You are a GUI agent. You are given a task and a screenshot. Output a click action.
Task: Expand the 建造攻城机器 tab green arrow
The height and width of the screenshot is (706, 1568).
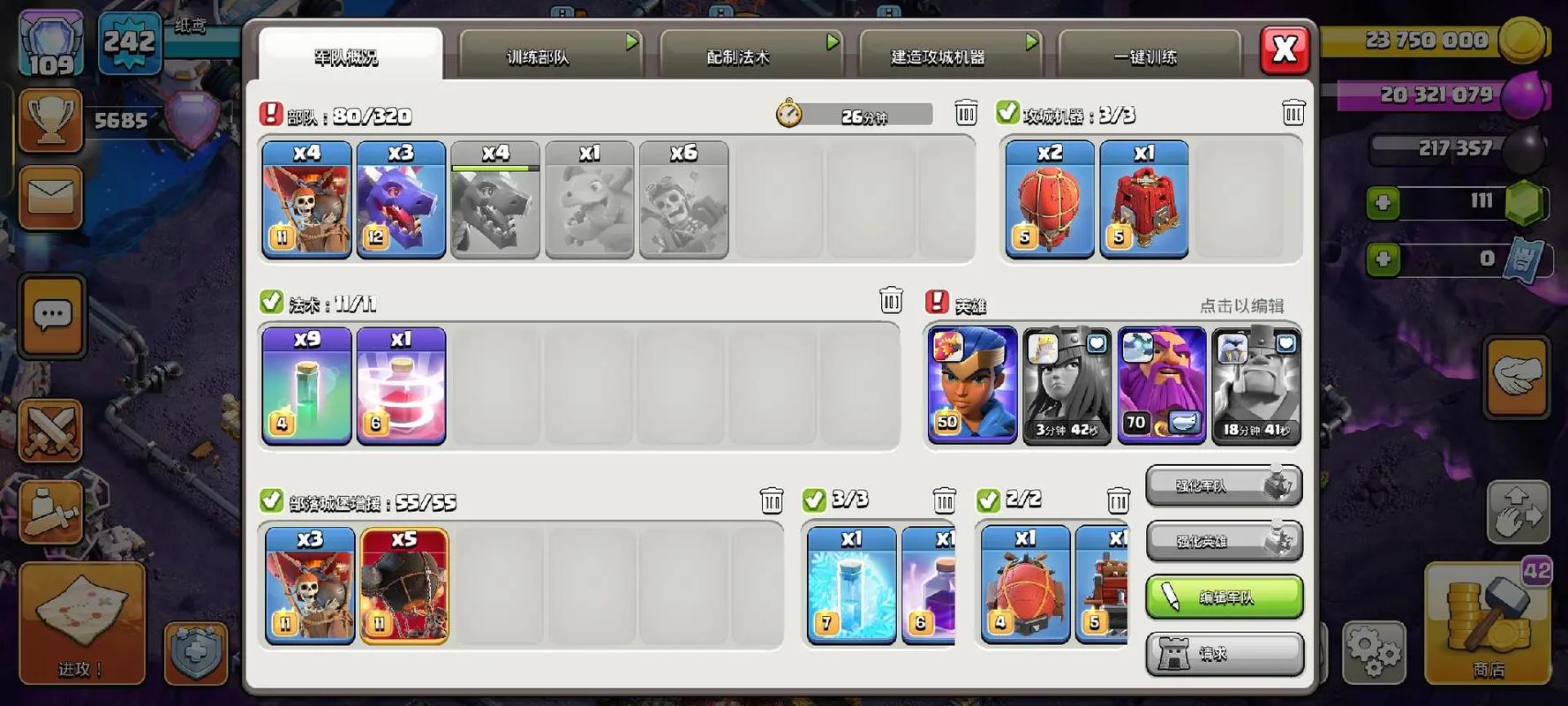coord(1029,41)
